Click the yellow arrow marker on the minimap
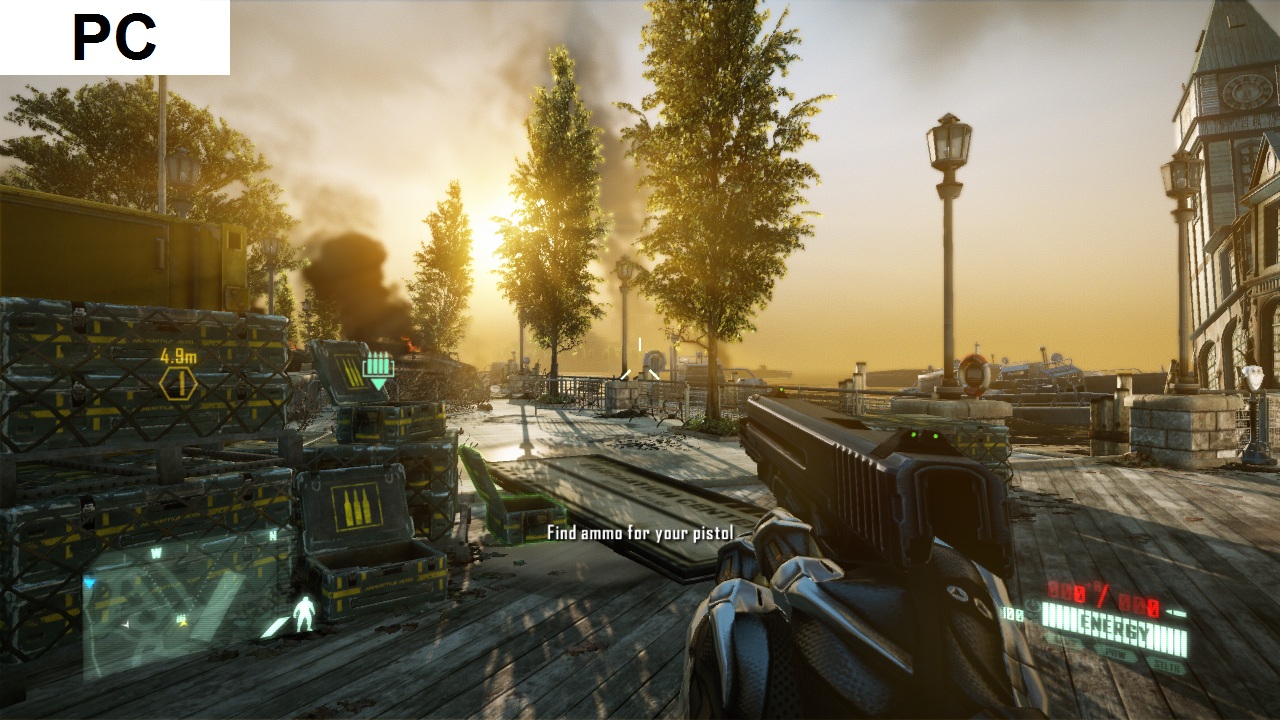The height and width of the screenshot is (720, 1280). tap(183, 624)
